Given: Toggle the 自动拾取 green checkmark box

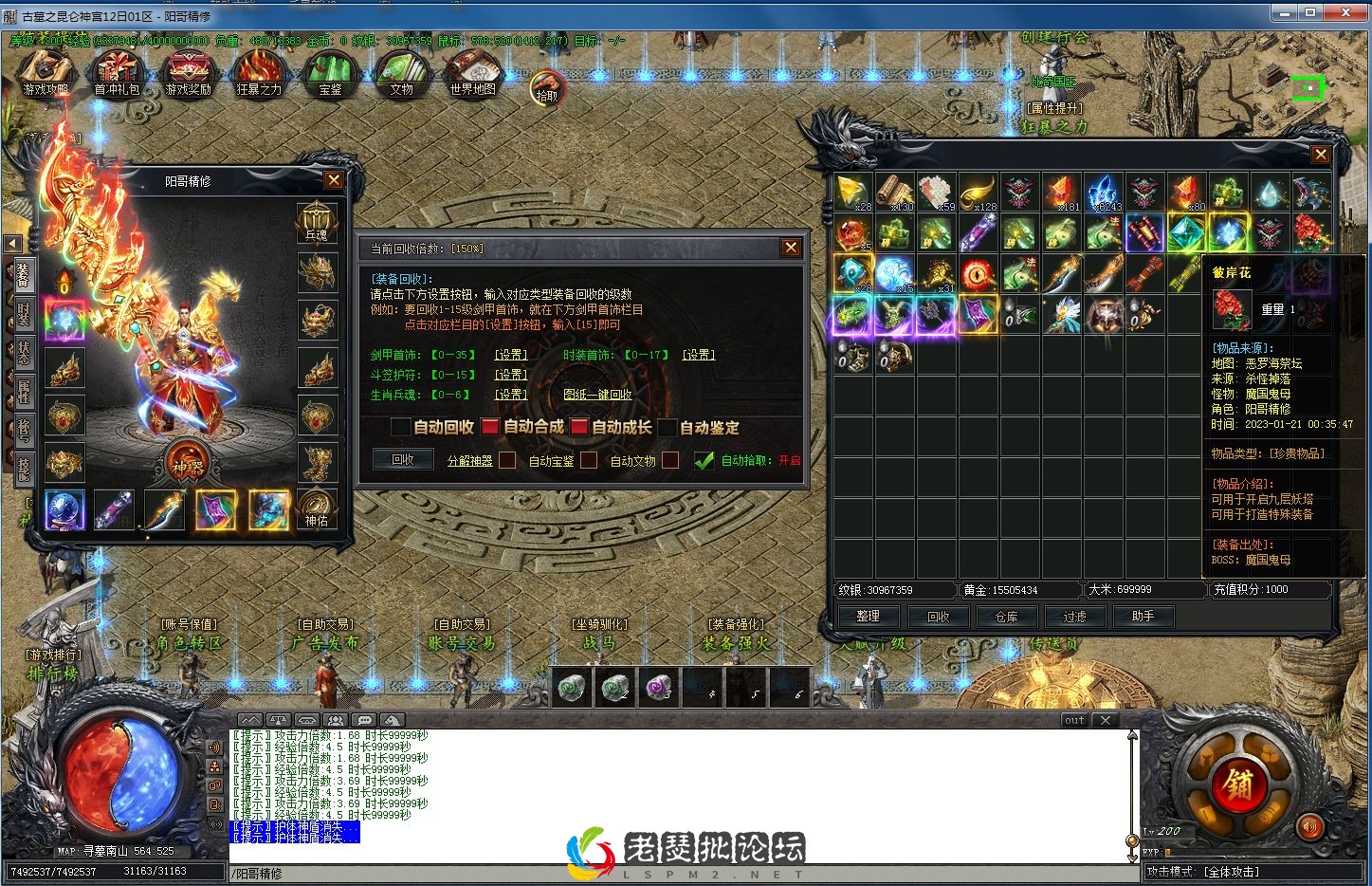Looking at the screenshot, I should click(704, 461).
